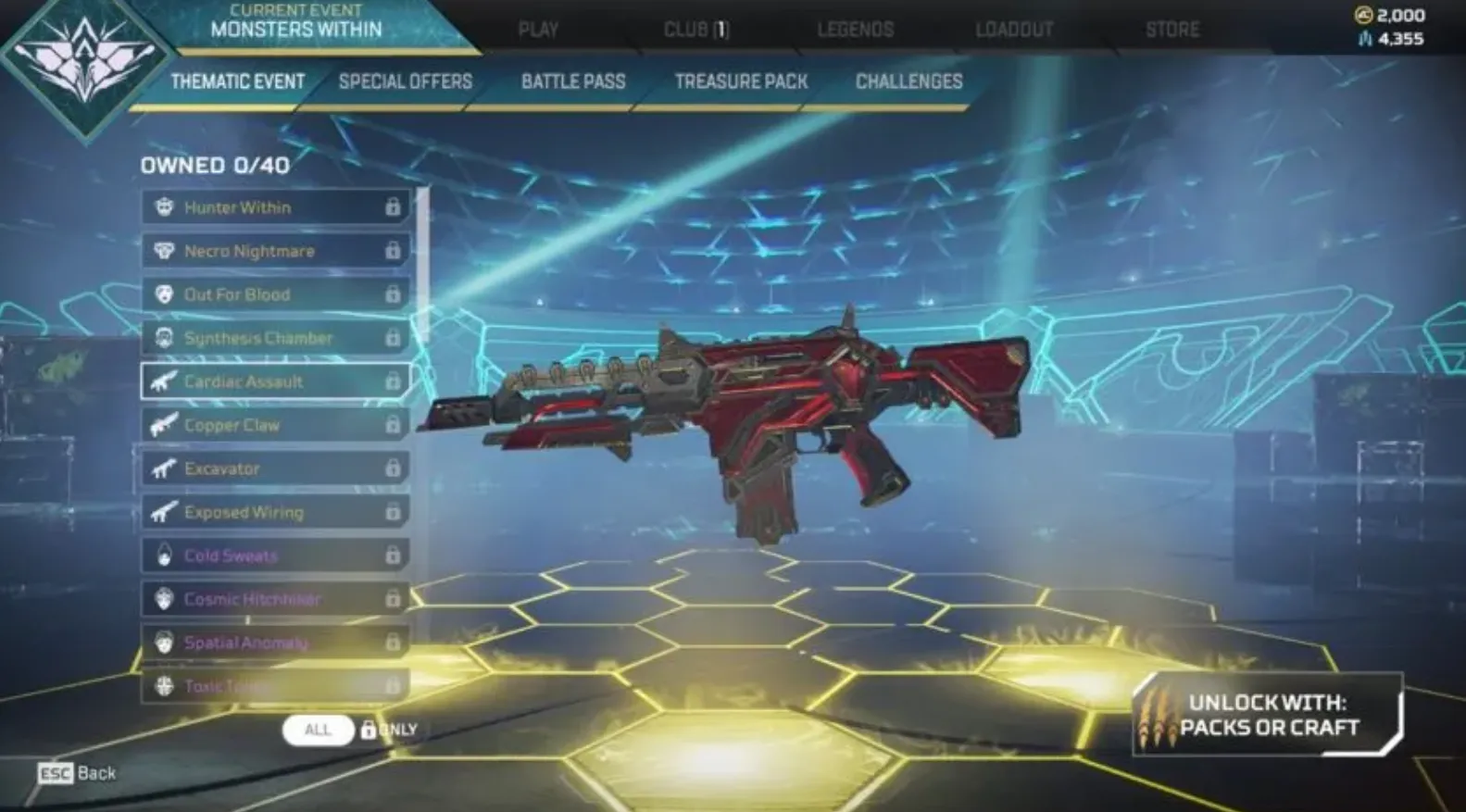
Task: Click the lock icon on Excavator
Action: 393,468
